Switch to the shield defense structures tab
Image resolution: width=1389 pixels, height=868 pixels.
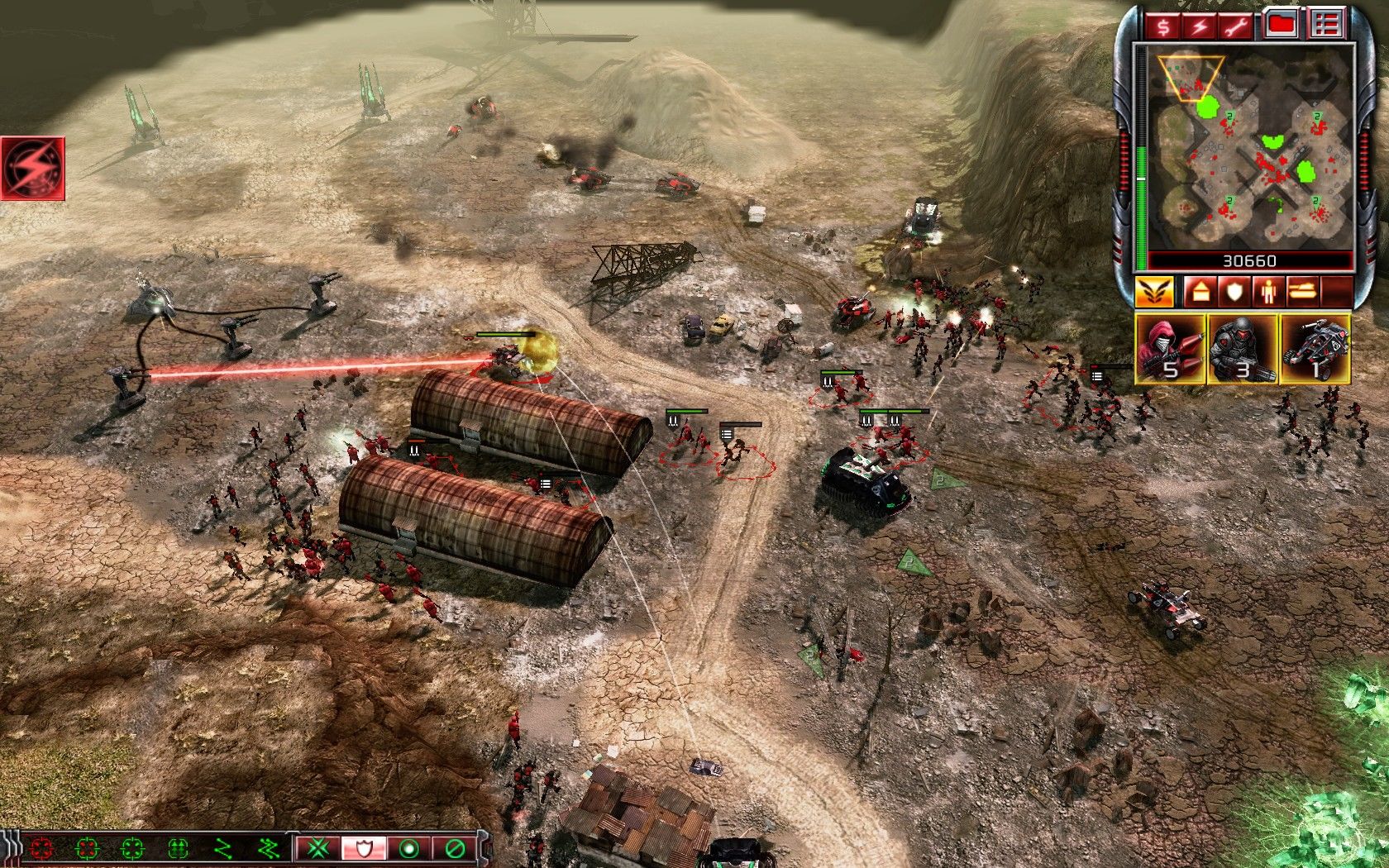[1234, 292]
